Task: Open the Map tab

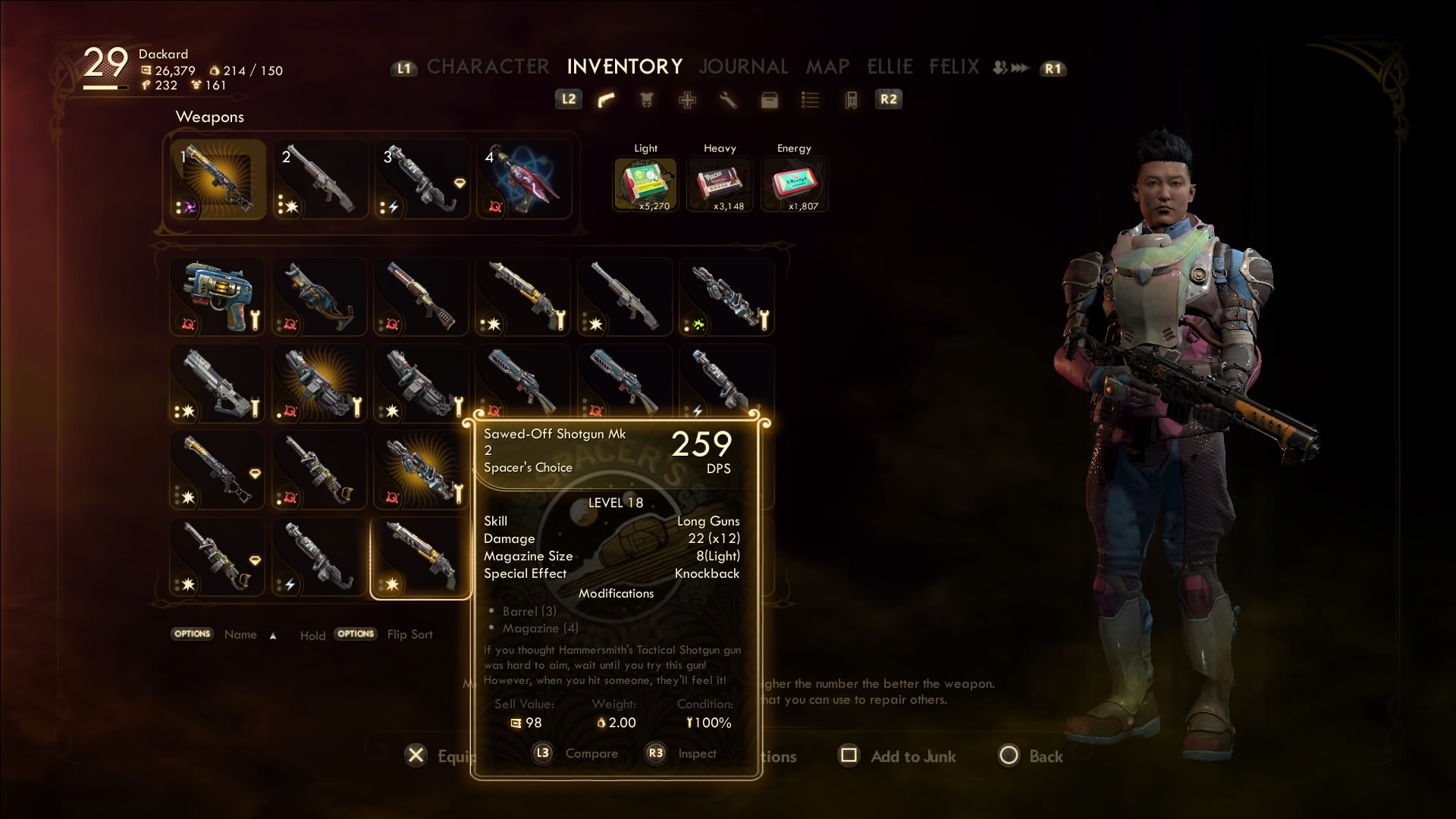Action: 827,67
